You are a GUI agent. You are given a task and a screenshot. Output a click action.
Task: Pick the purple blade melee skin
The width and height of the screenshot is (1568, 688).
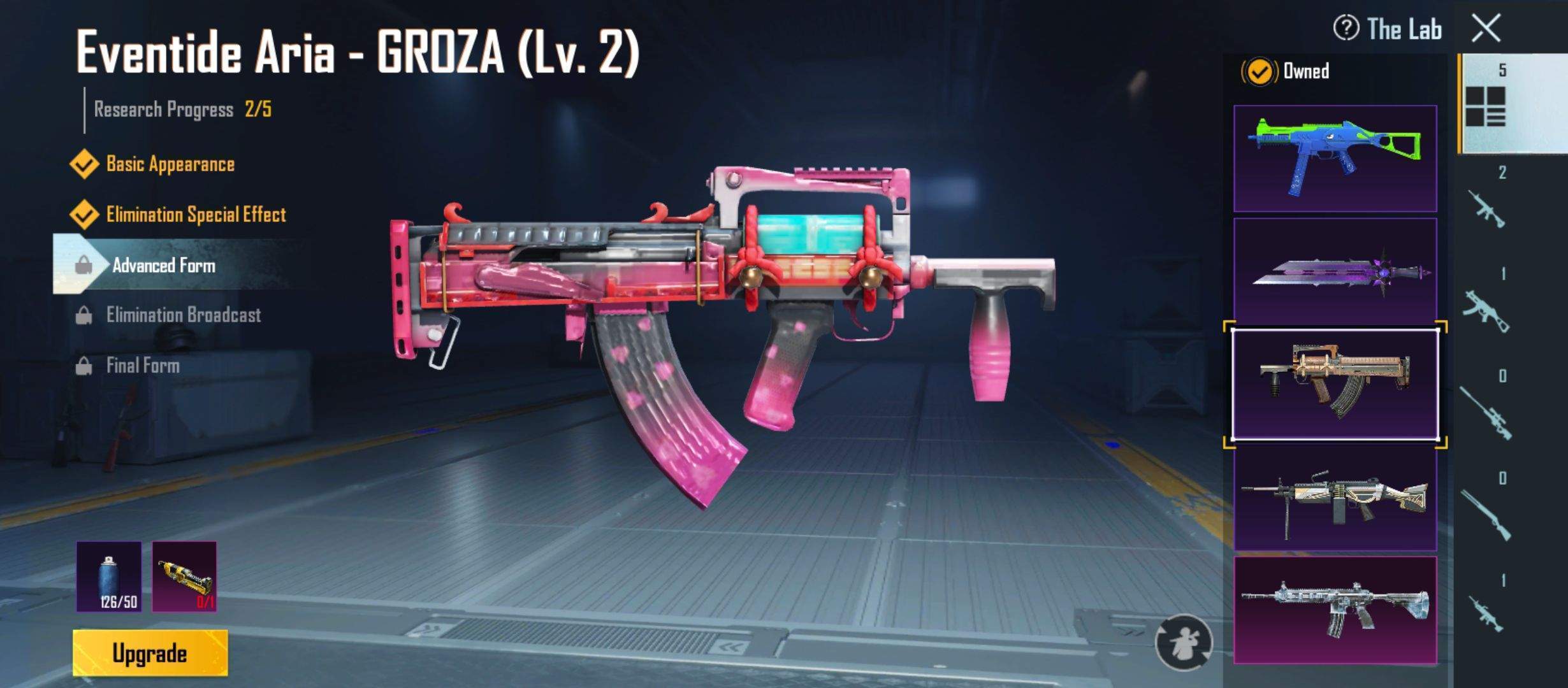[x=1335, y=272]
